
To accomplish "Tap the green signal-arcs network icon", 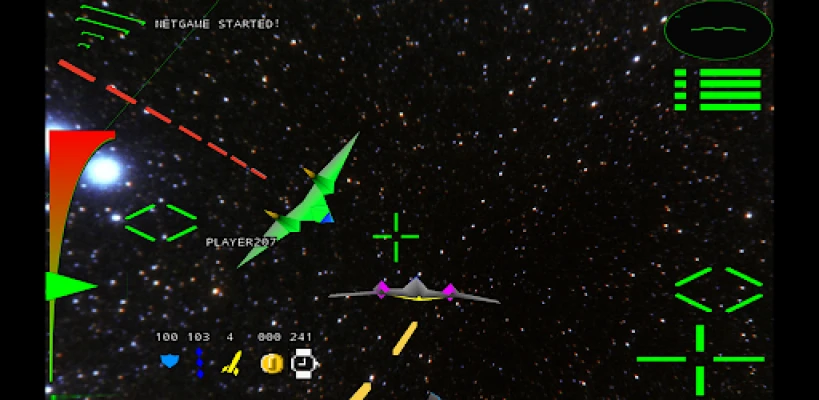I will click(103, 25).
